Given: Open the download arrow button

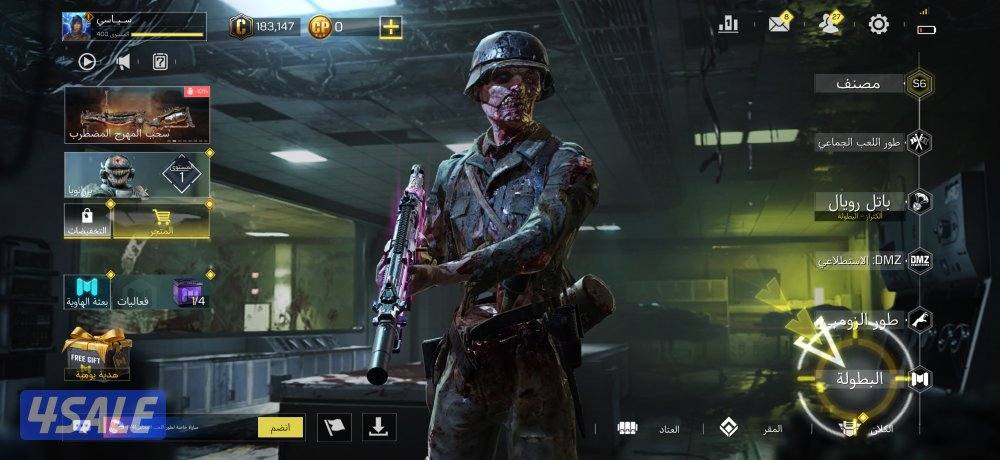Looking at the screenshot, I should tap(378, 427).
